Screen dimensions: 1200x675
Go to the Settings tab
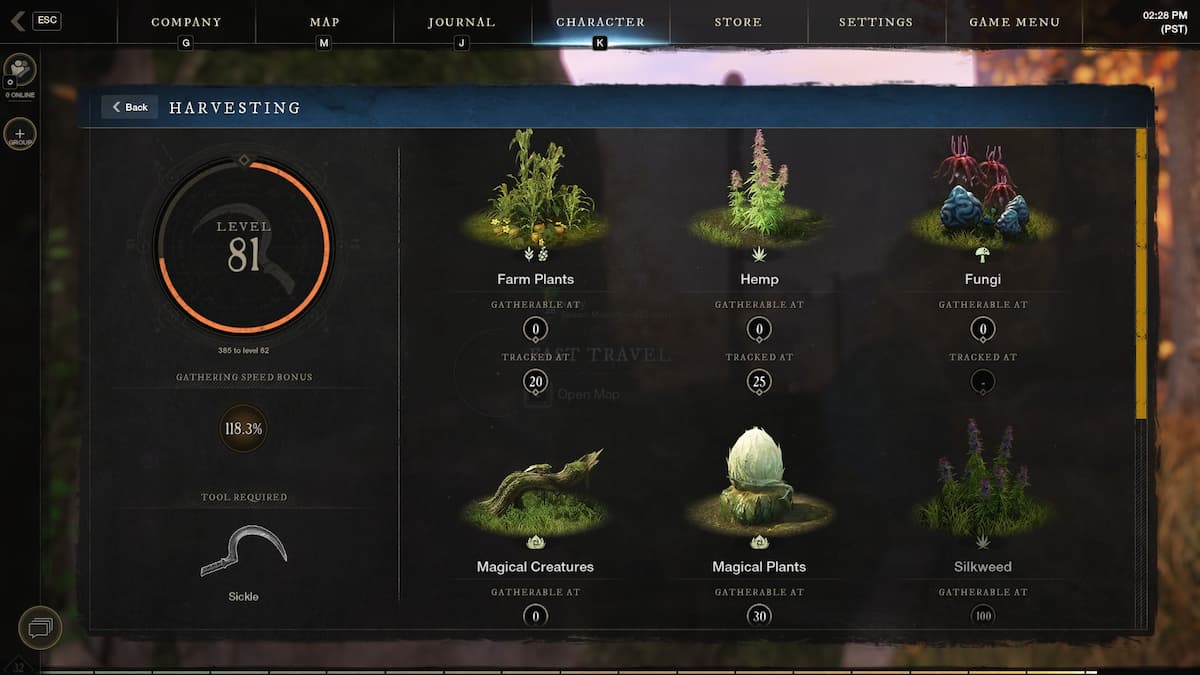pos(877,22)
